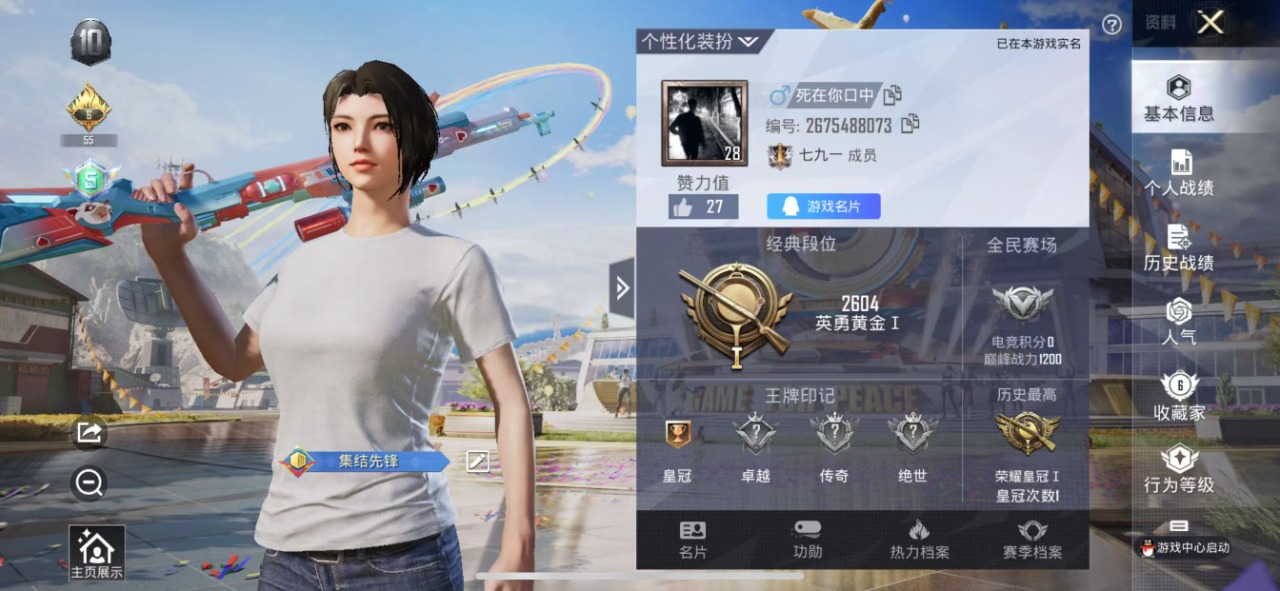Open the 名片 section
1280x591 pixels.
pyautogui.click(x=692, y=540)
